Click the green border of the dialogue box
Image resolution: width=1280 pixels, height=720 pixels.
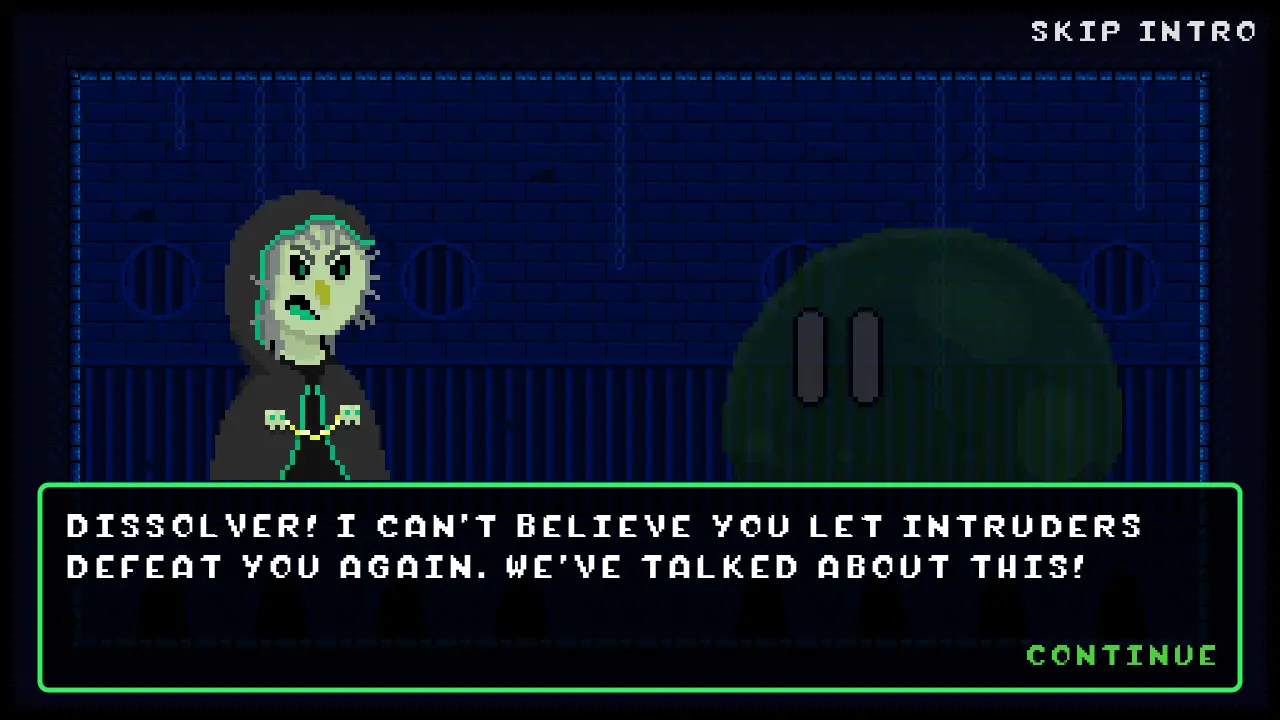click(640, 488)
